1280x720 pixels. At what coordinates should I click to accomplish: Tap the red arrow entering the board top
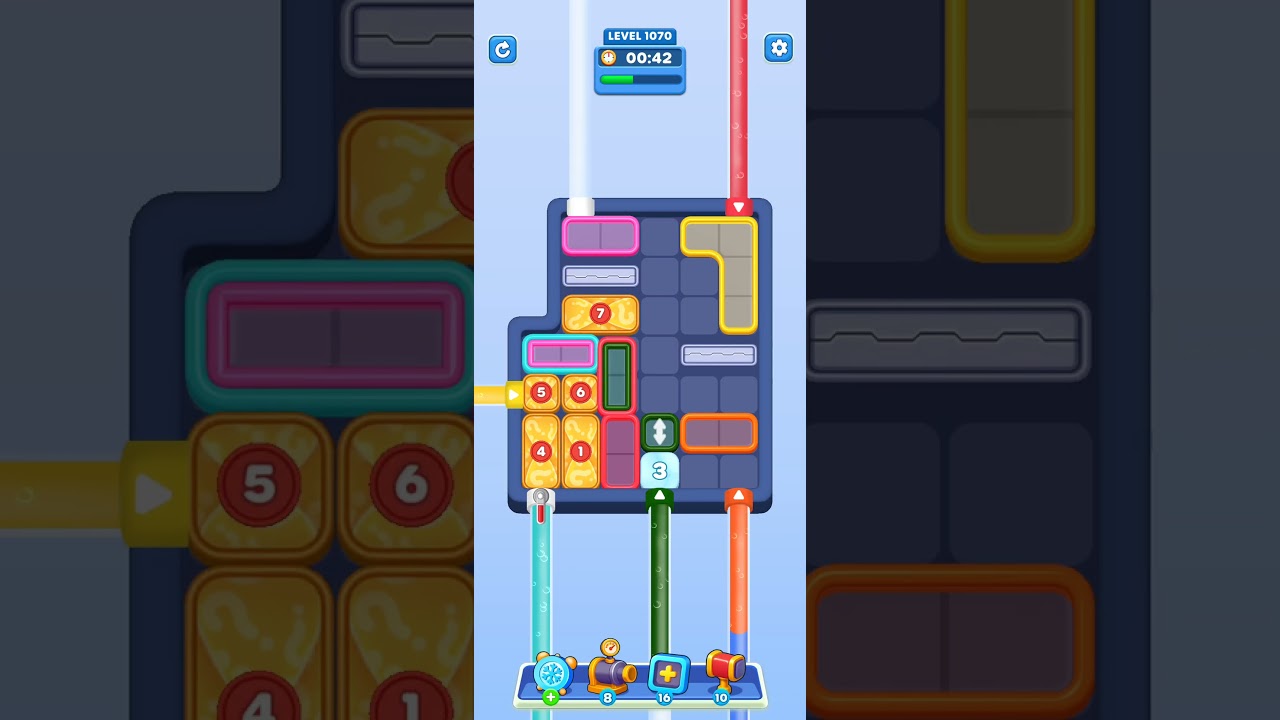click(739, 207)
